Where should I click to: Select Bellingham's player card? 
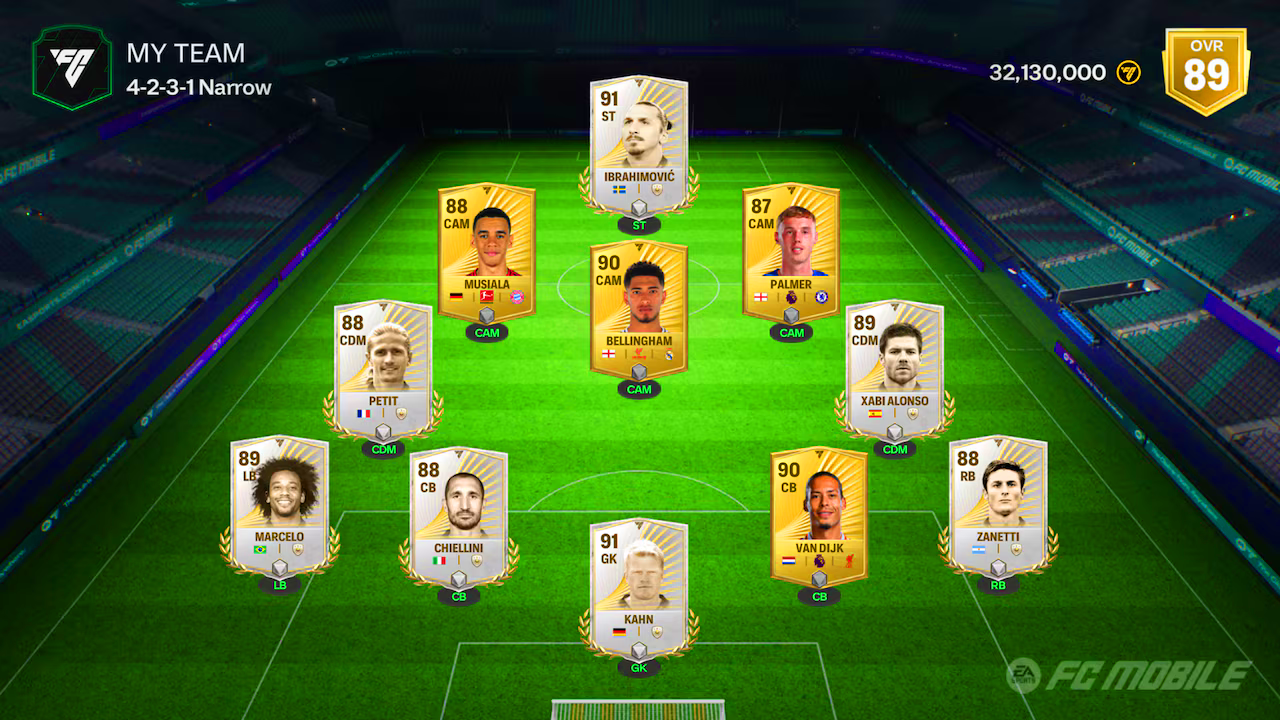639,305
